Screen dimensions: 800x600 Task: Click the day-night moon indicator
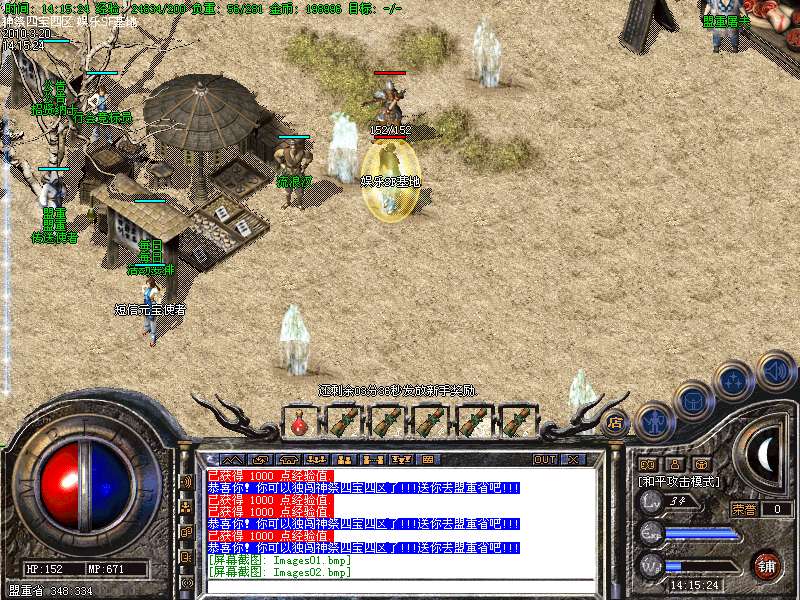pos(765,455)
